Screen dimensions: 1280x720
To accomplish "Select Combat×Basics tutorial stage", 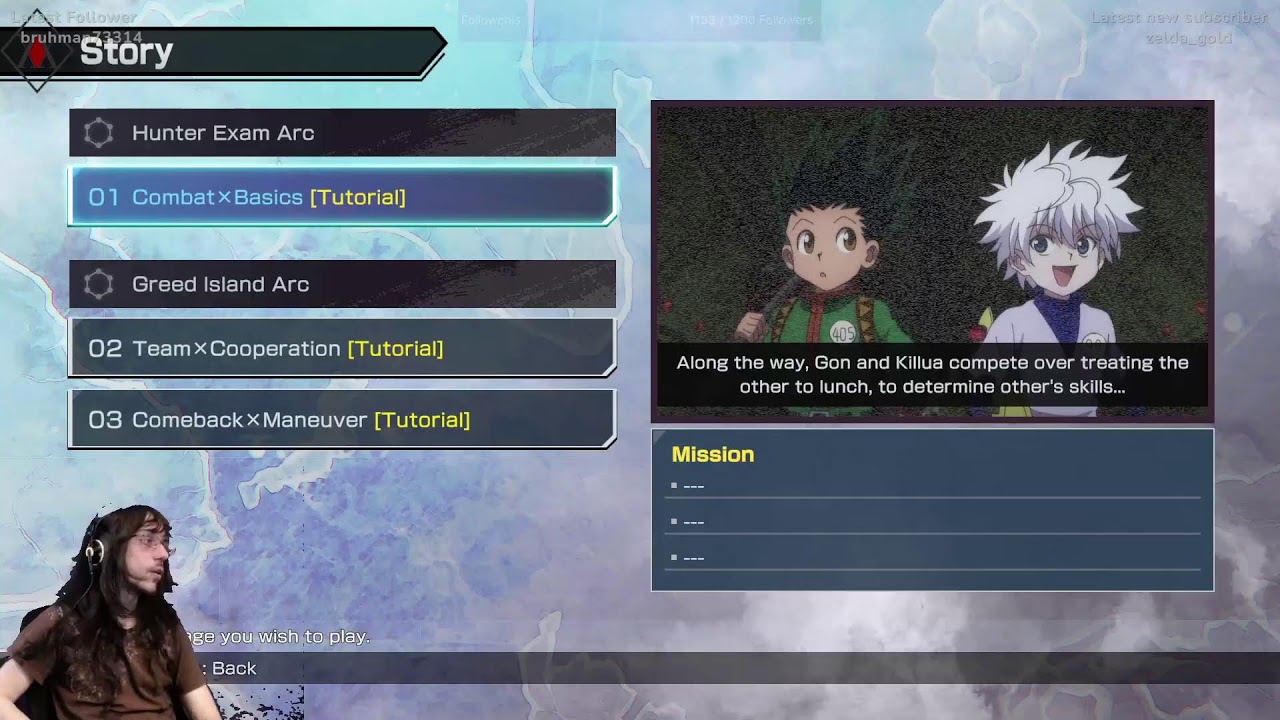I will pos(341,197).
